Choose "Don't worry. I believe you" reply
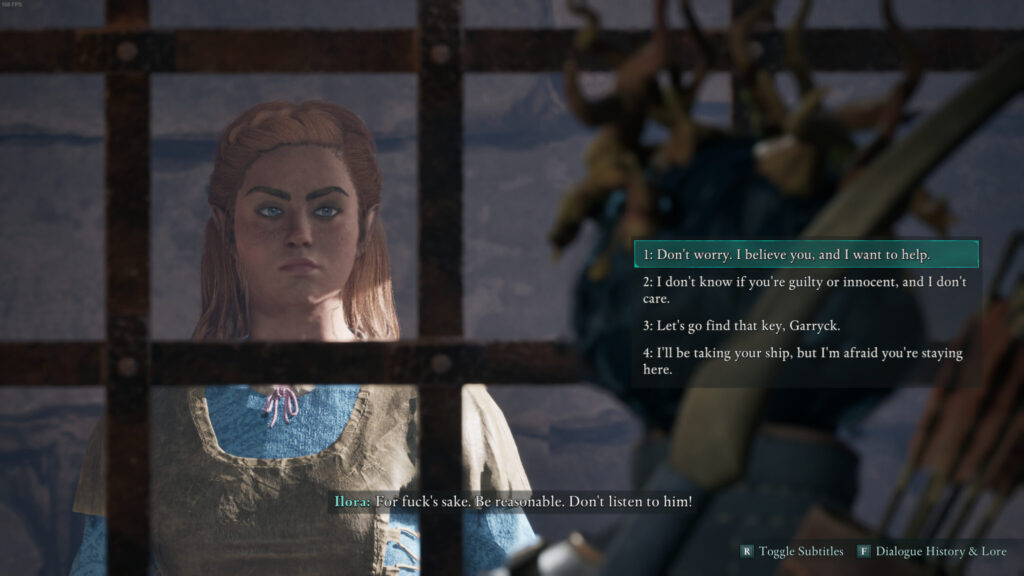 point(786,255)
